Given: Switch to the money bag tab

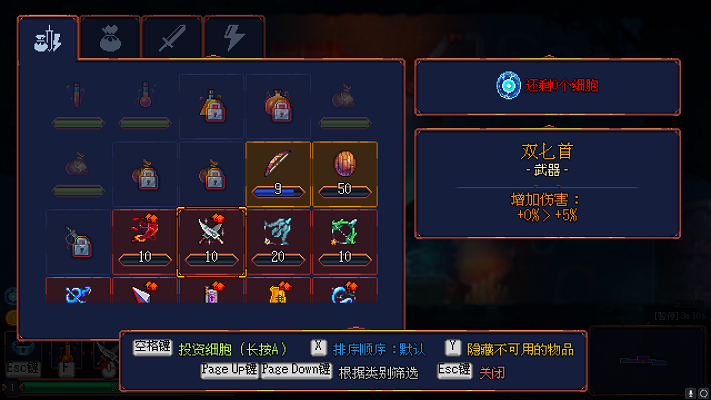Looking at the screenshot, I should pos(109,39).
